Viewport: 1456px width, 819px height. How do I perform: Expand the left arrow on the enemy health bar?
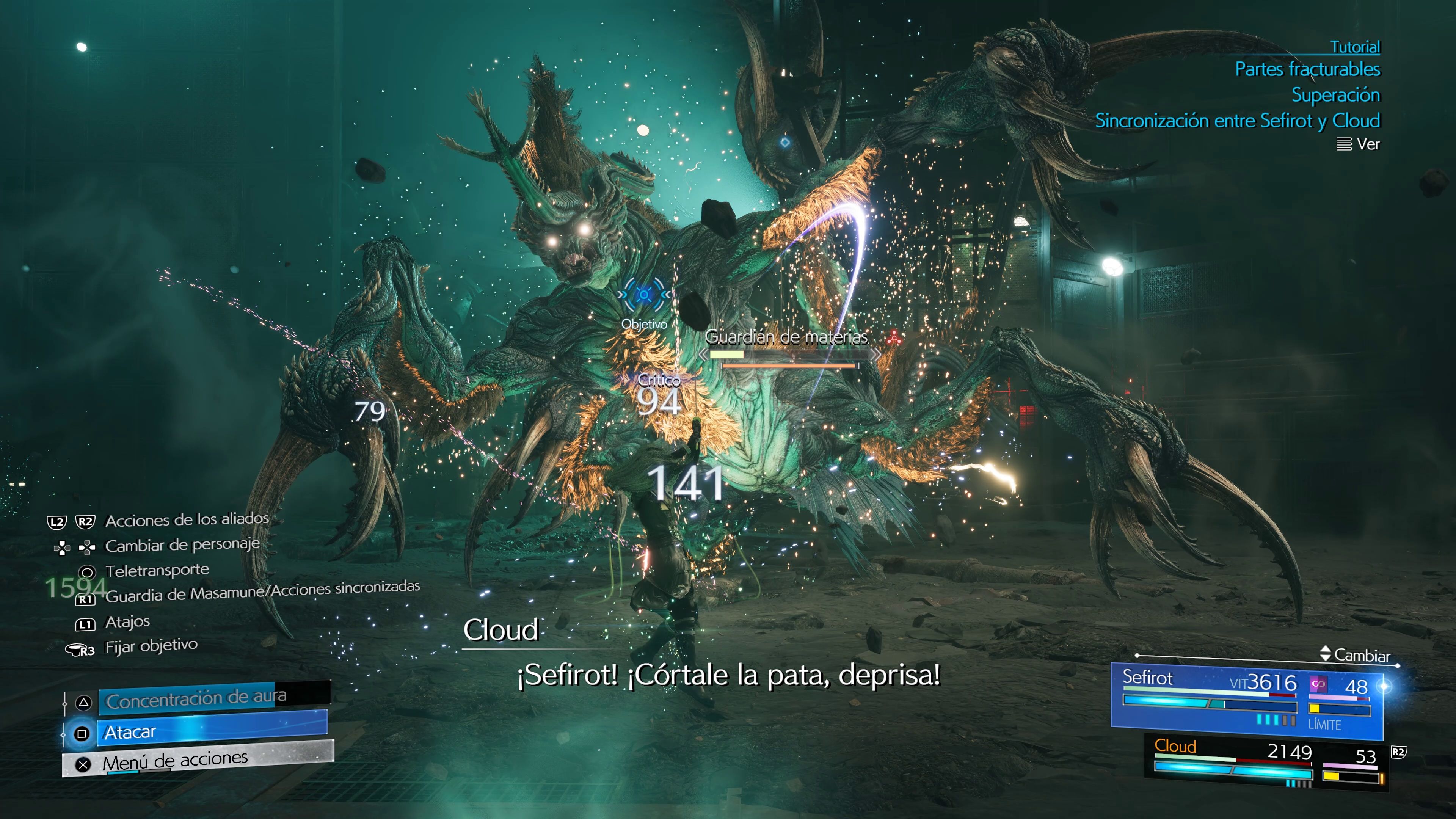click(x=704, y=355)
